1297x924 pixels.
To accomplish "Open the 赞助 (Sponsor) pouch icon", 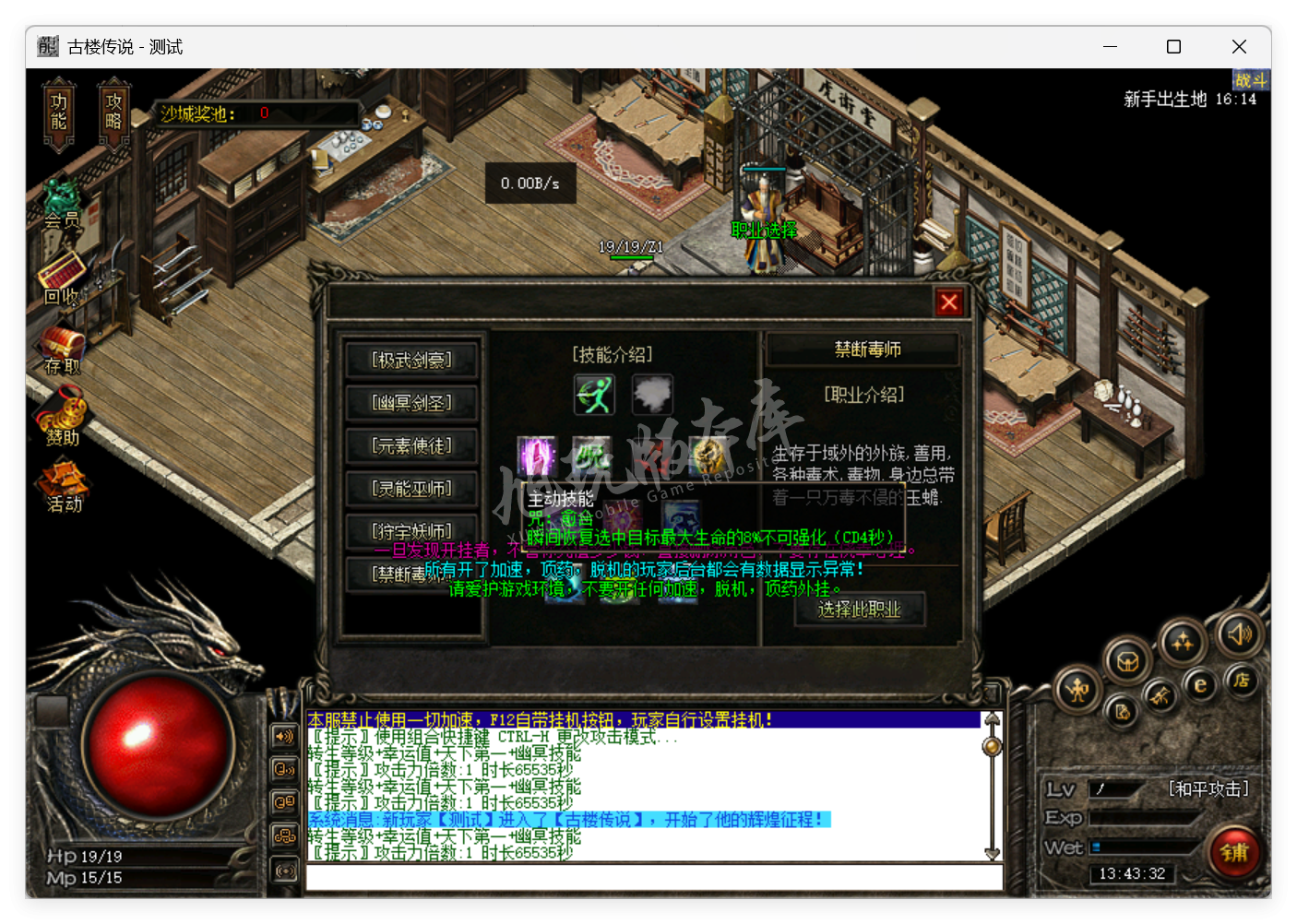I will [x=61, y=413].
